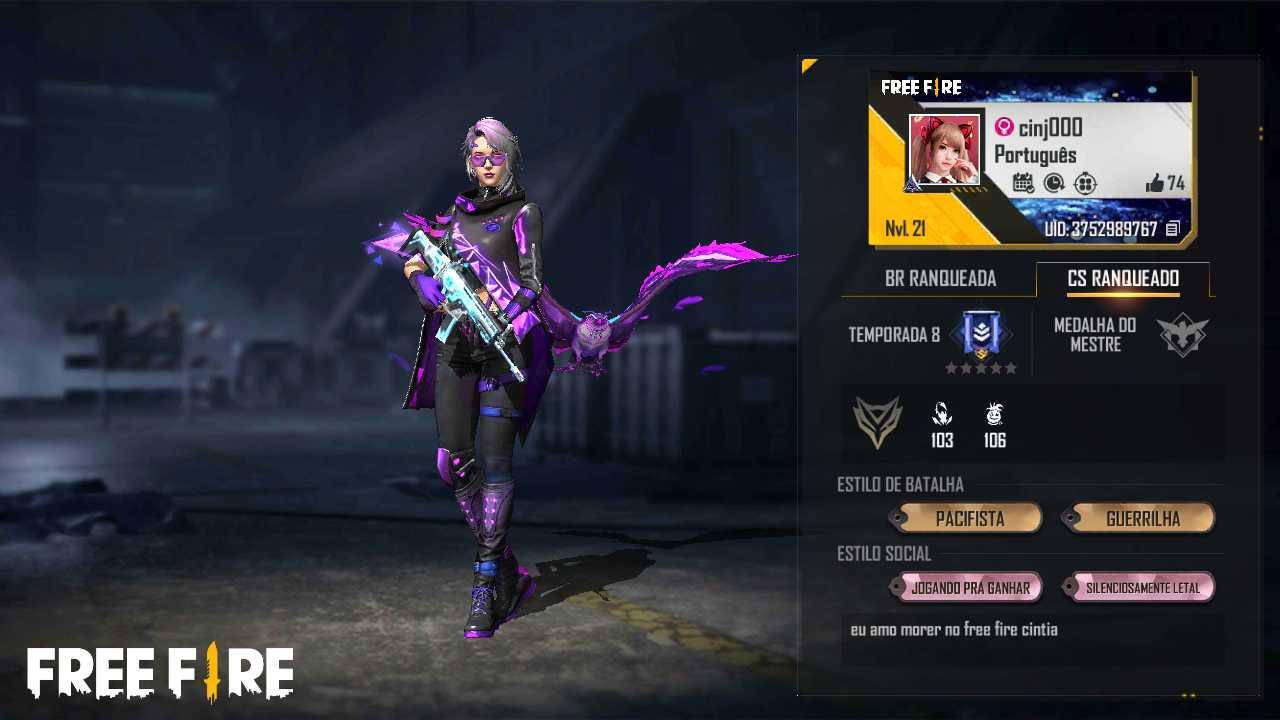Select the Pacifista battle style tag
This screenshot has height=720, width=1280.
click(x=968, y=519)
